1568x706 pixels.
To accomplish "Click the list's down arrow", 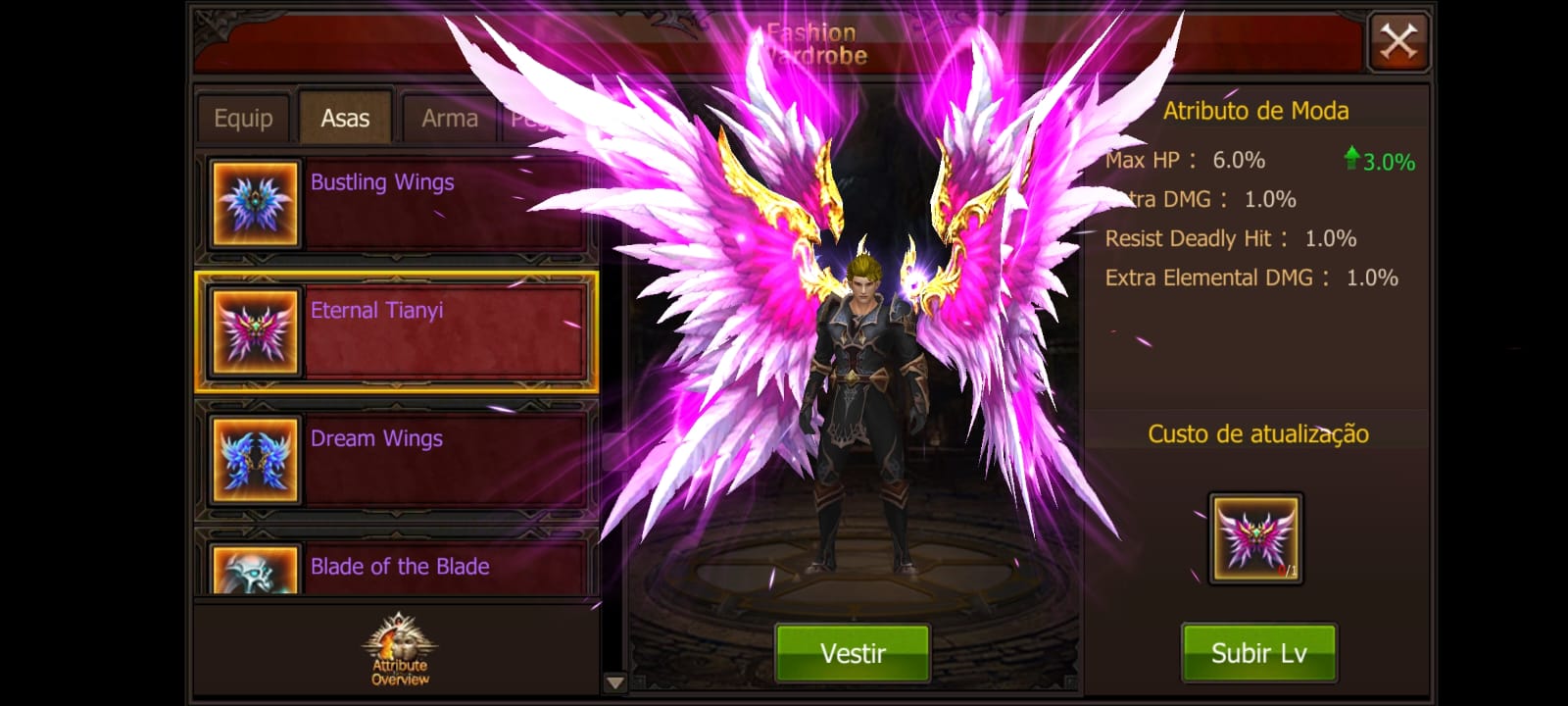I will [614, 682].
